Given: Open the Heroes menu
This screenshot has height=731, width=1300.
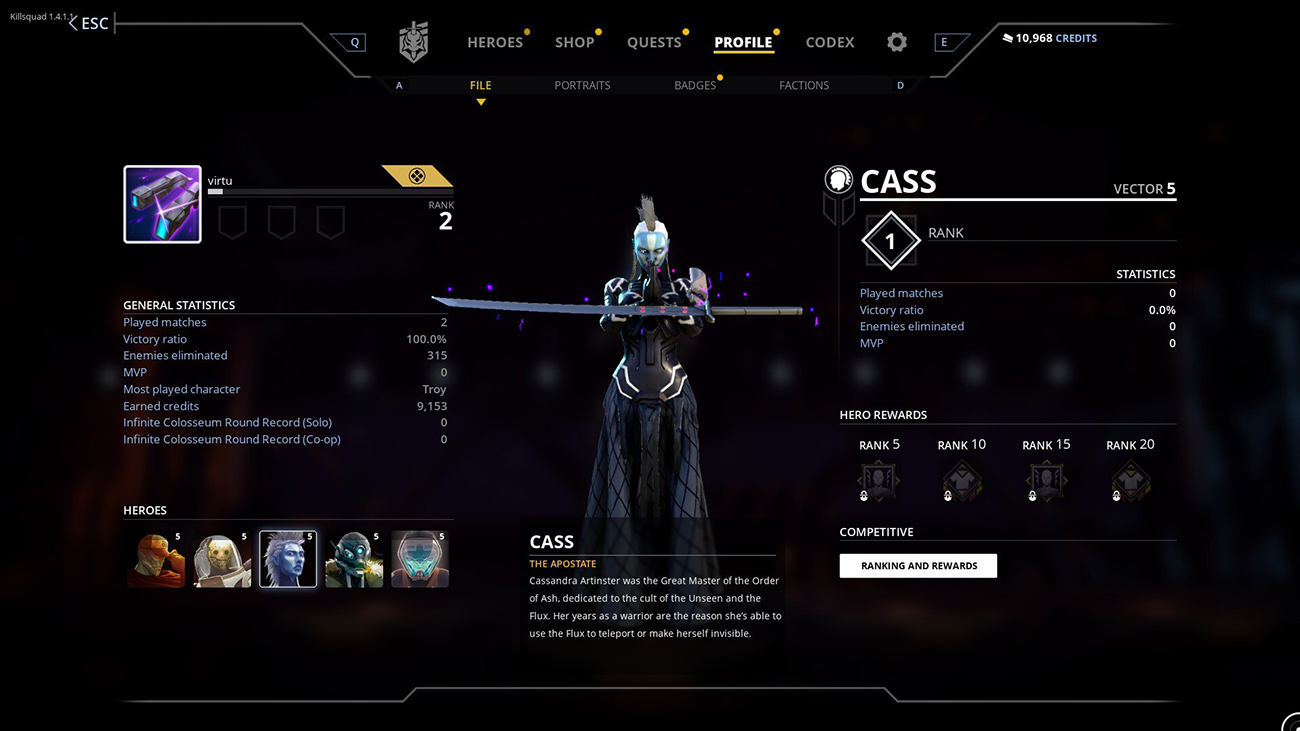Looking at the screenshot, I should (x=495, y=42).
